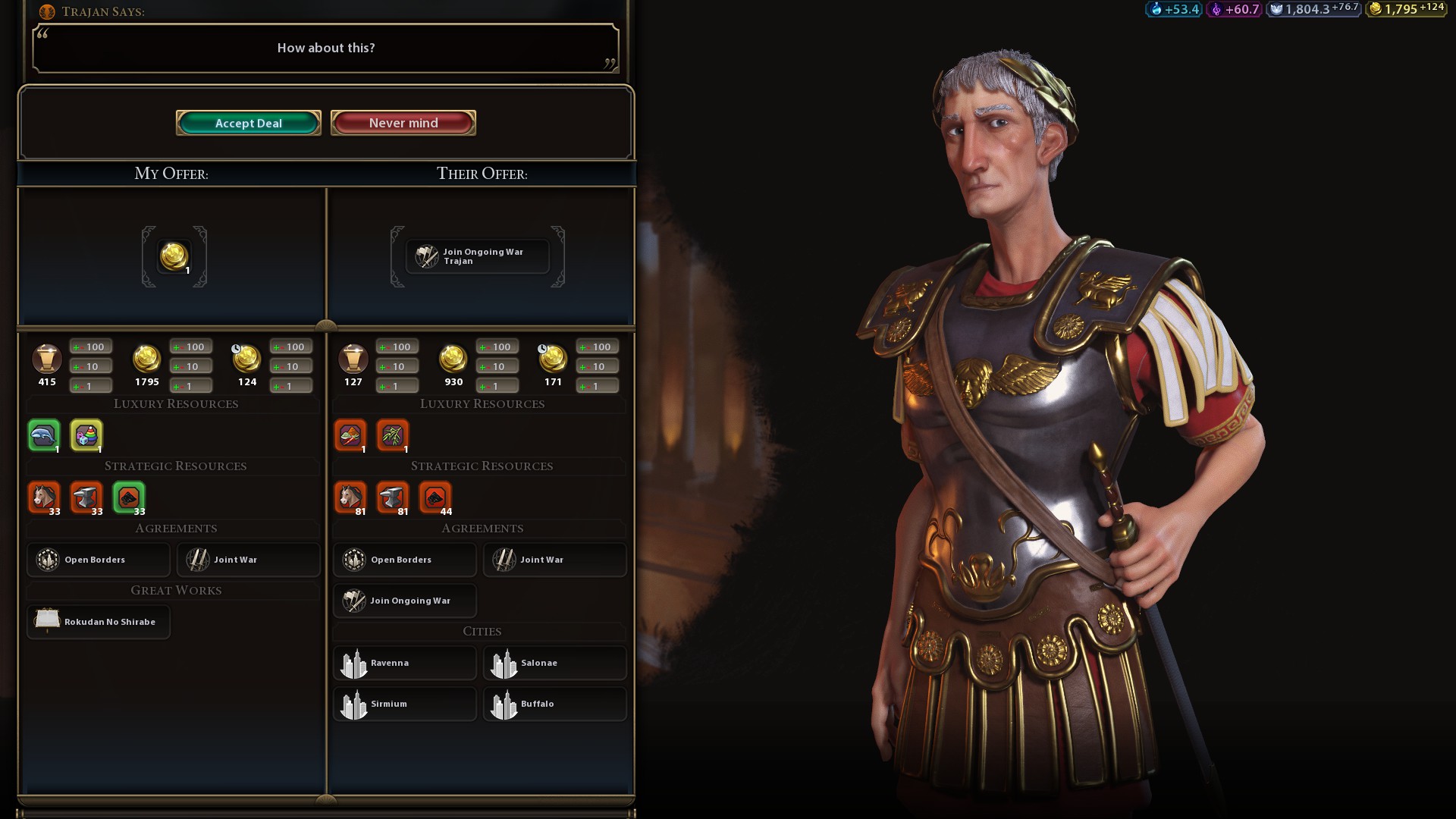Viewport: 1456px width, 819px height.
Task: Offer my toys luxury resource
Action: pyautogui.click(x=86, y=435)
